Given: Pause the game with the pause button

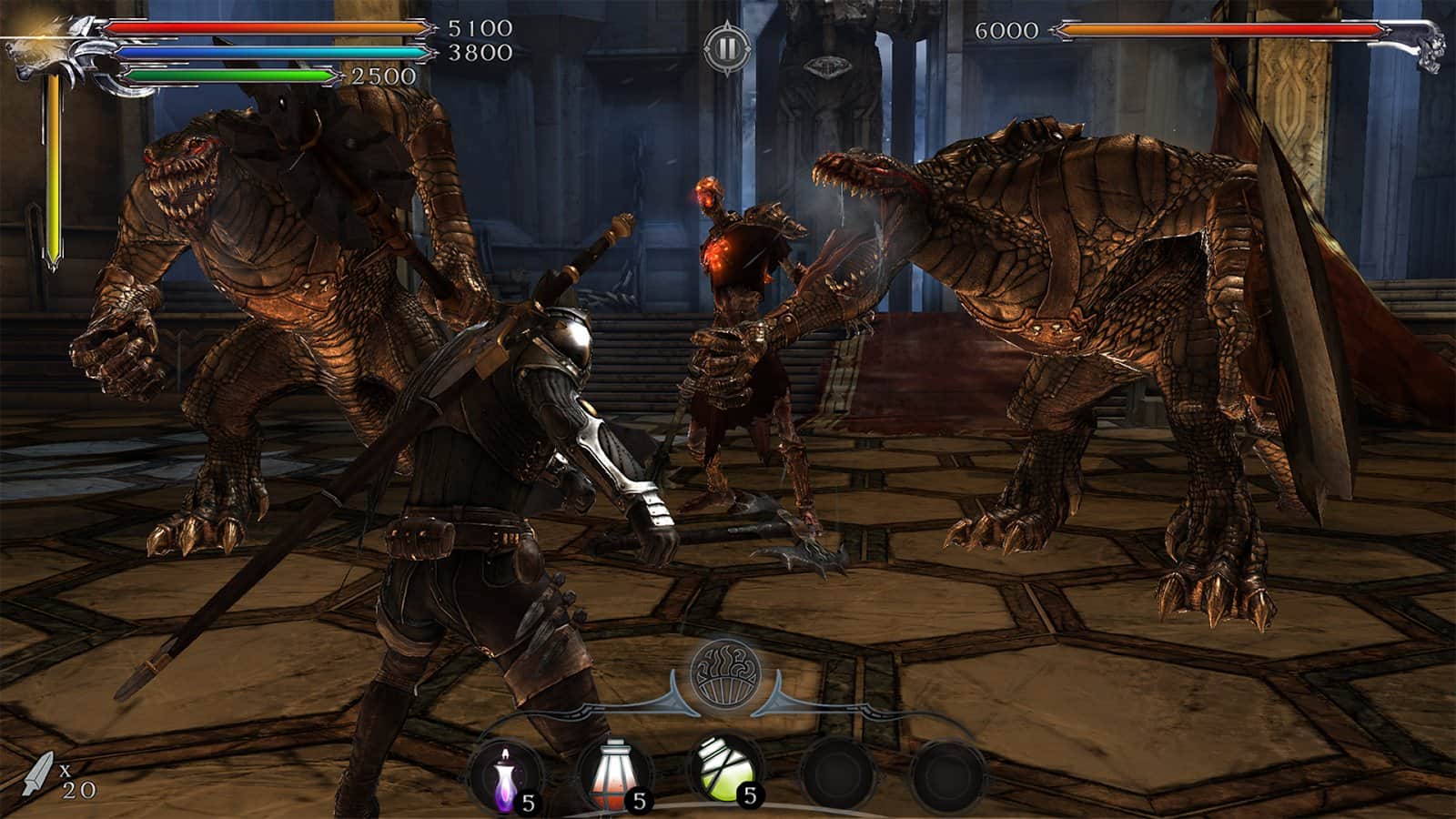Looking at the screenshot, I should pyautogui.click(x=725, y=48).
